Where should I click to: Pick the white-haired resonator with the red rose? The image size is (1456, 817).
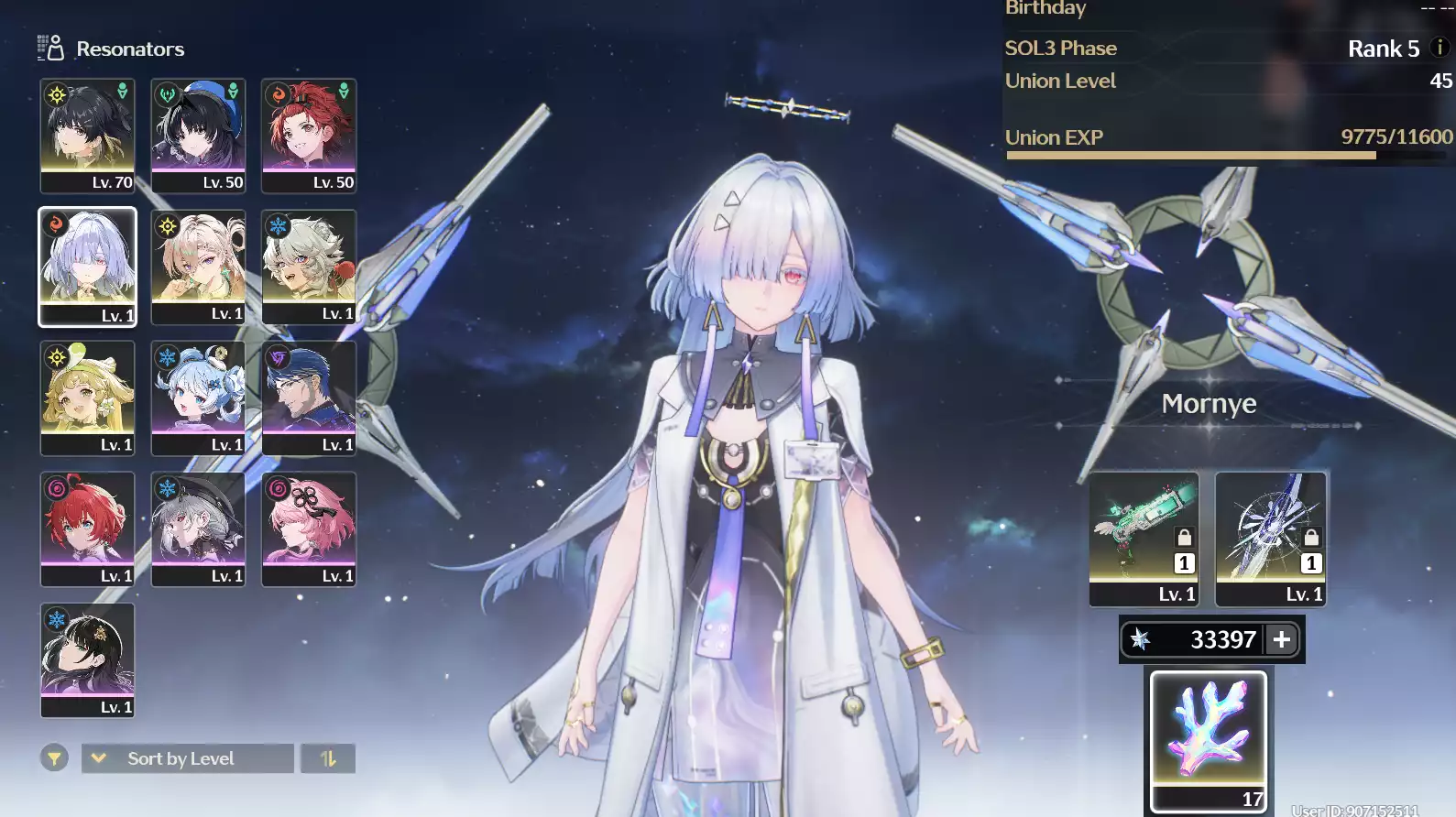click(309, 267)
